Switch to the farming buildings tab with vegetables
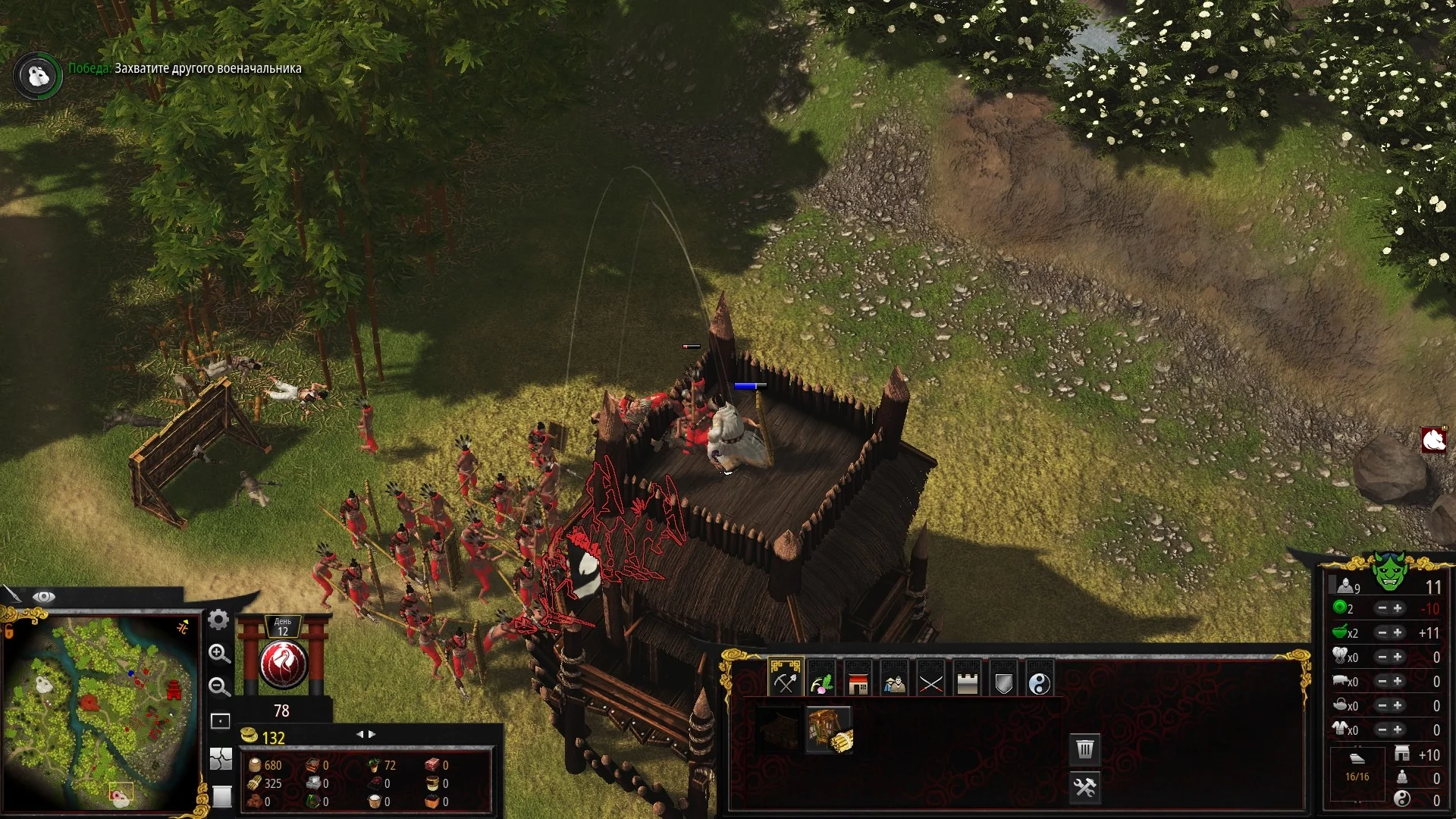This screenshot has height=819, width=1456. pos(821,682)
